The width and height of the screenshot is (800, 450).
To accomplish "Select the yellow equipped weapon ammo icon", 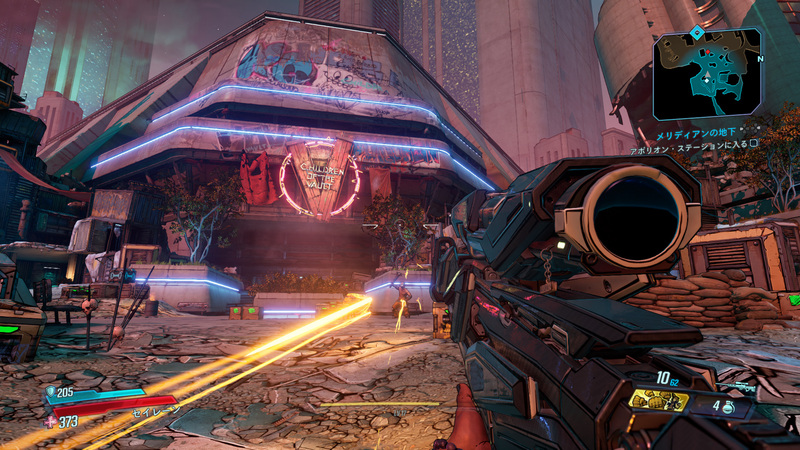I will (659, 402).
